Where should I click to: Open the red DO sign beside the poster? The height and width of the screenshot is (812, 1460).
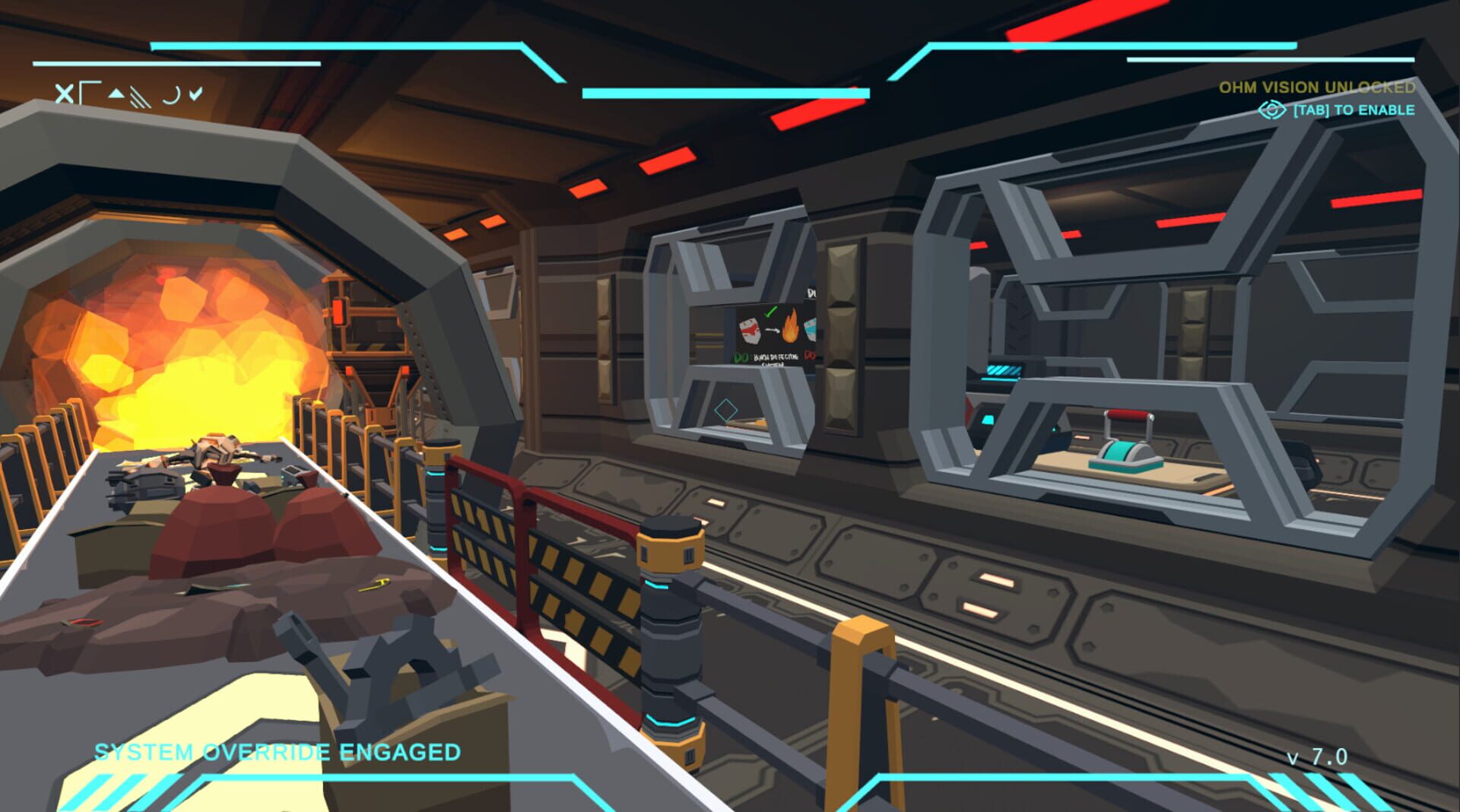811,355
